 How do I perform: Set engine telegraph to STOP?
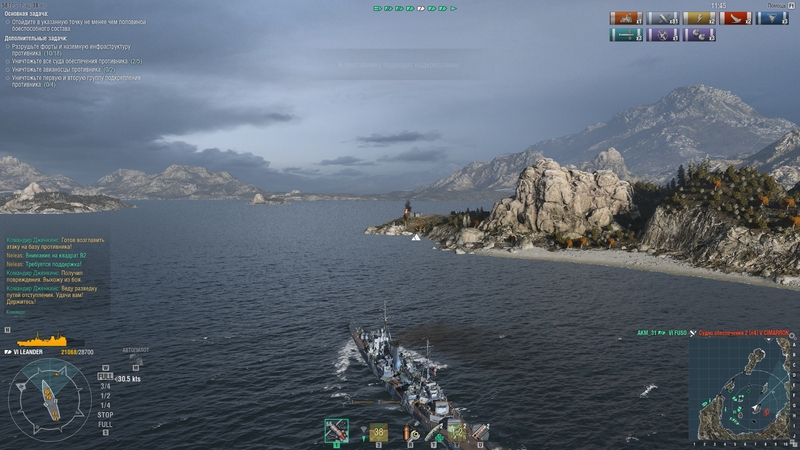pos(105,413)
